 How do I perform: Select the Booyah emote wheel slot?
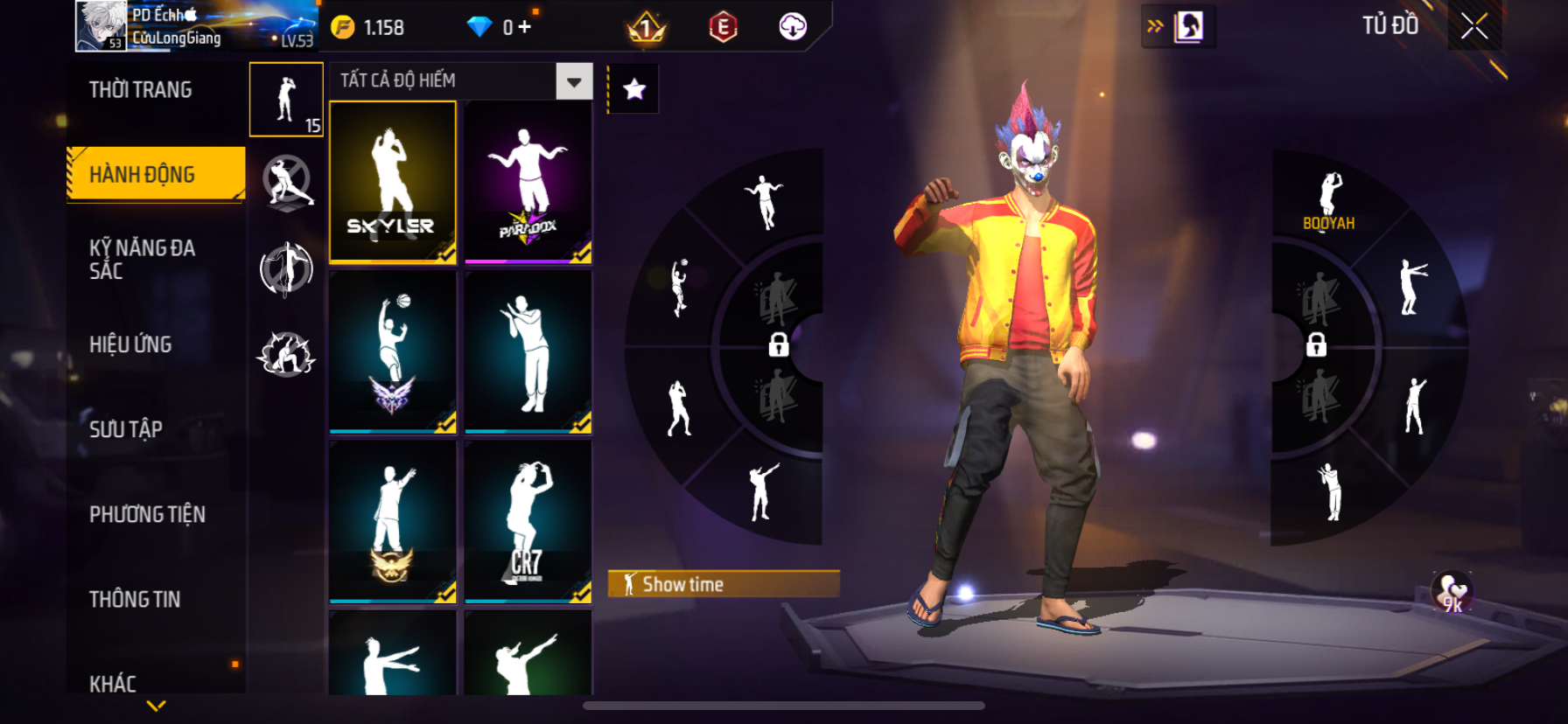[1329, 201]
